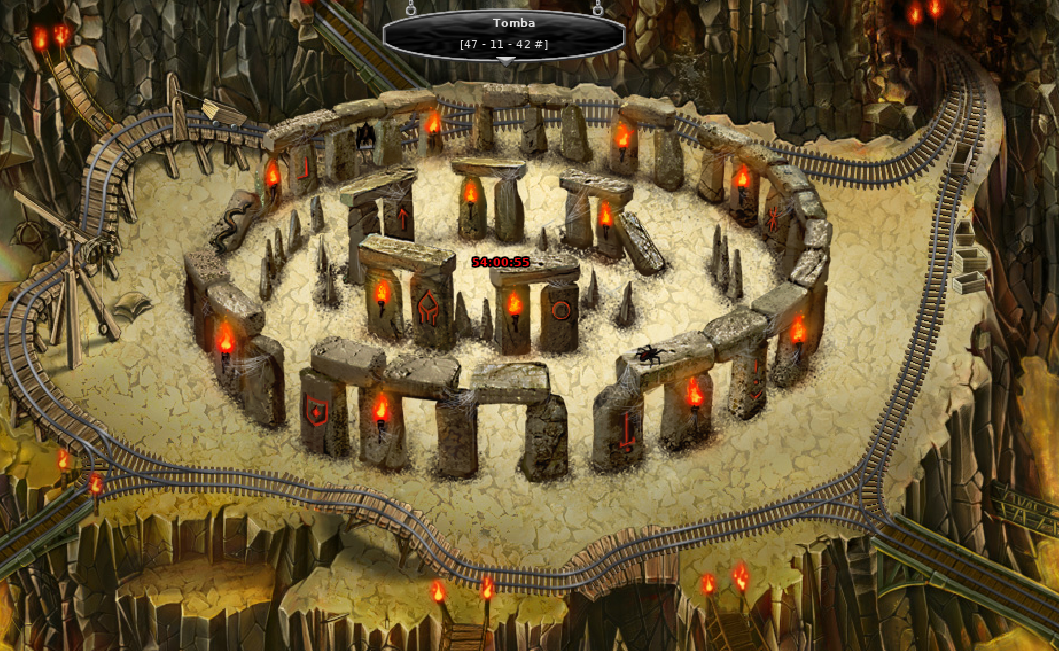Choose the red inverted cross rune stone
The width and height of the screenshot is (1059, 651).
click(x=628, y=432)
